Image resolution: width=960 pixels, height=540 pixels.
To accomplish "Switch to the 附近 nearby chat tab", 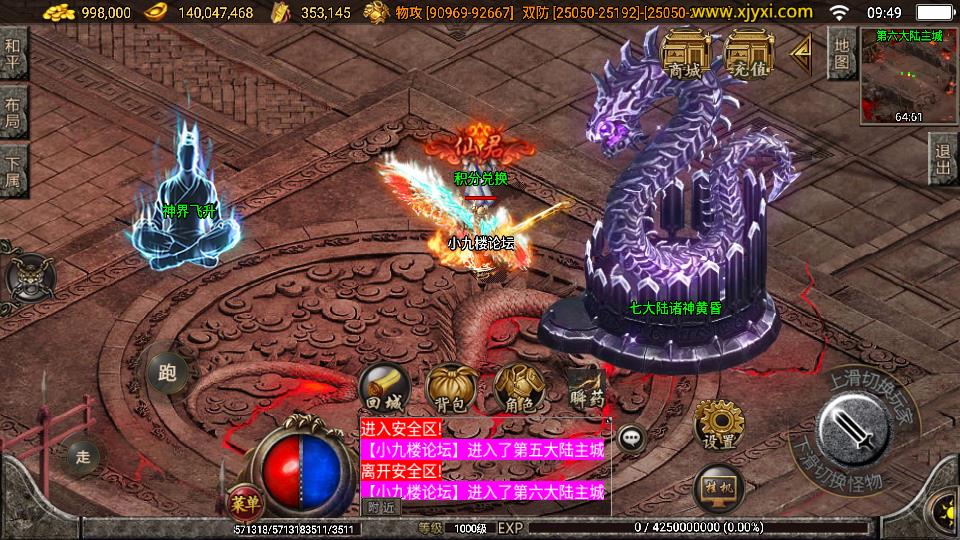I will tap(381, 507).
